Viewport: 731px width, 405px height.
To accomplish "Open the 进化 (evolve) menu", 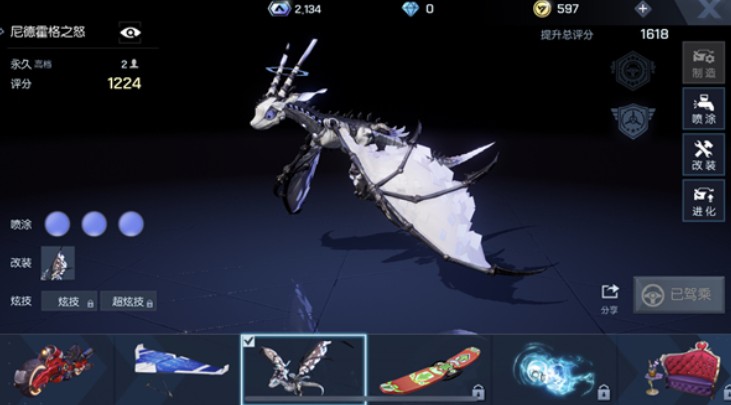I will (703, 200).
